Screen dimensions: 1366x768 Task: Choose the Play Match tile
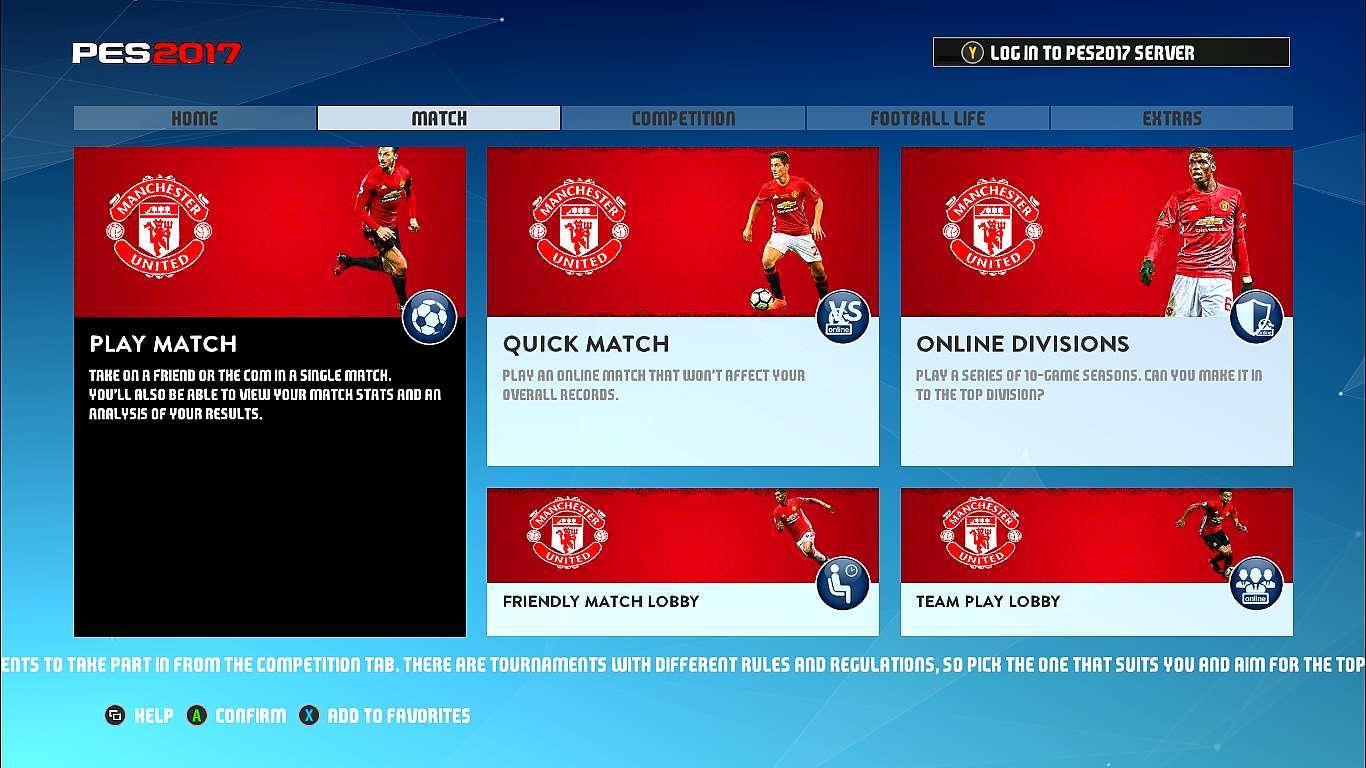pos(270,391)
